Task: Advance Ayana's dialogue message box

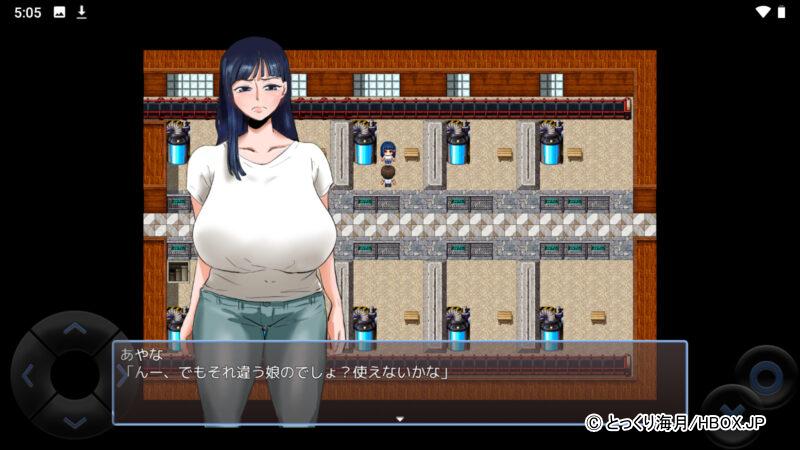Action: point(400,383)
